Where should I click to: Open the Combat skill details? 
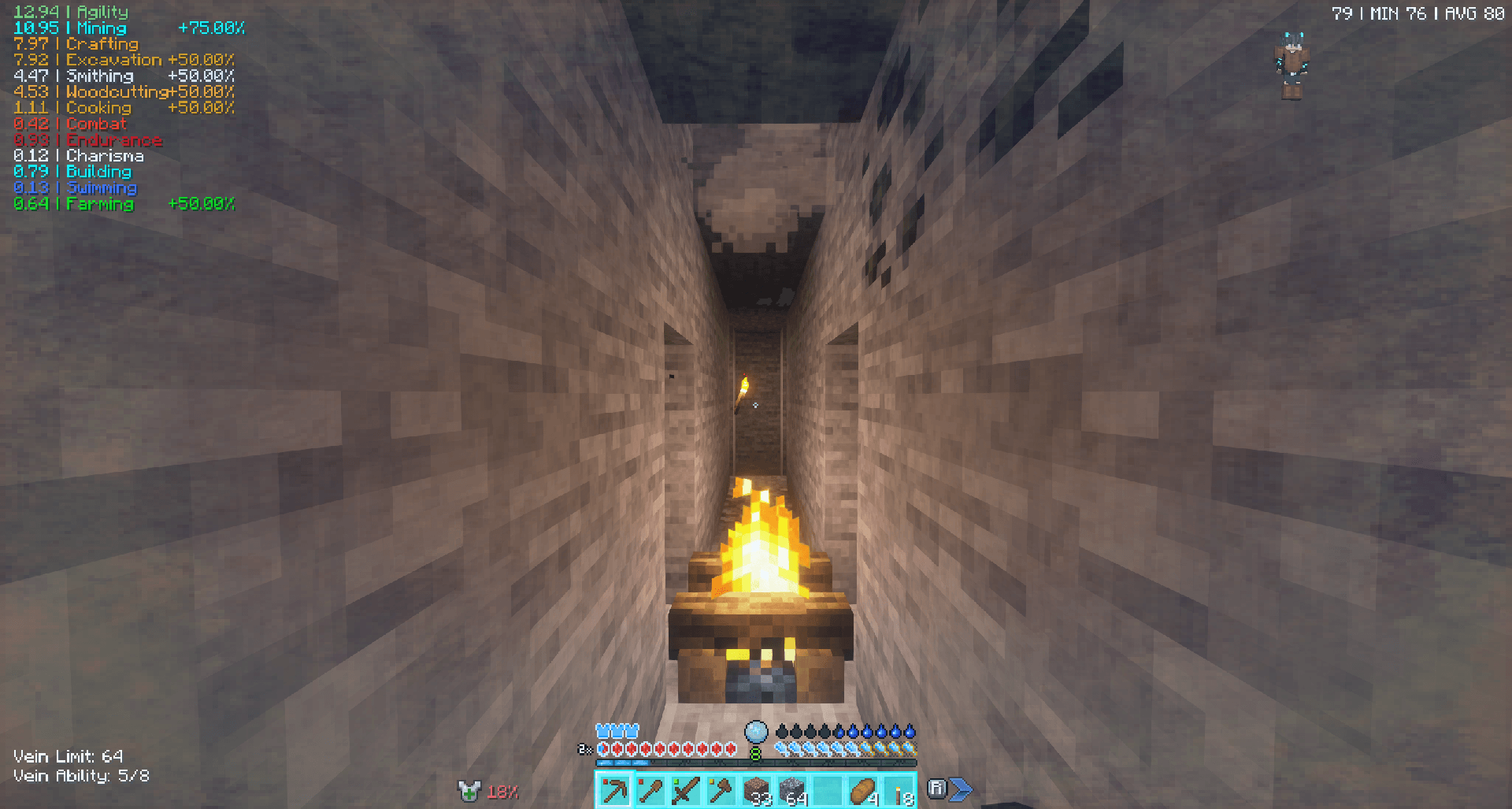[x=71, y=124]
